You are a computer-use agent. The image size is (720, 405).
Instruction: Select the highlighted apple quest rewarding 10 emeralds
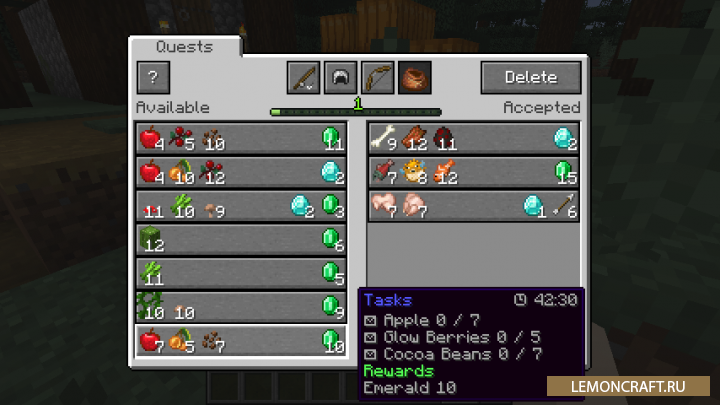pos(241,341)
